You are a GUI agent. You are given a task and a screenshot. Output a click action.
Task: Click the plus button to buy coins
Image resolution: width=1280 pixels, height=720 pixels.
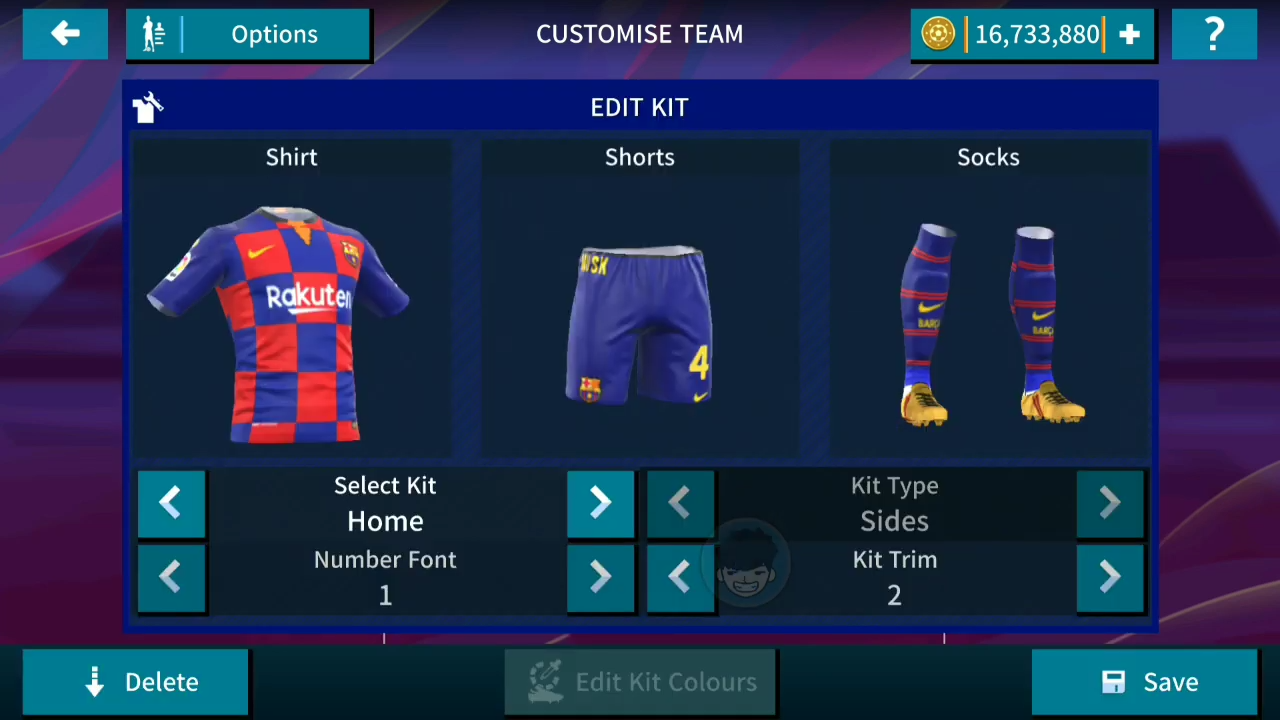pos(1129,34)
